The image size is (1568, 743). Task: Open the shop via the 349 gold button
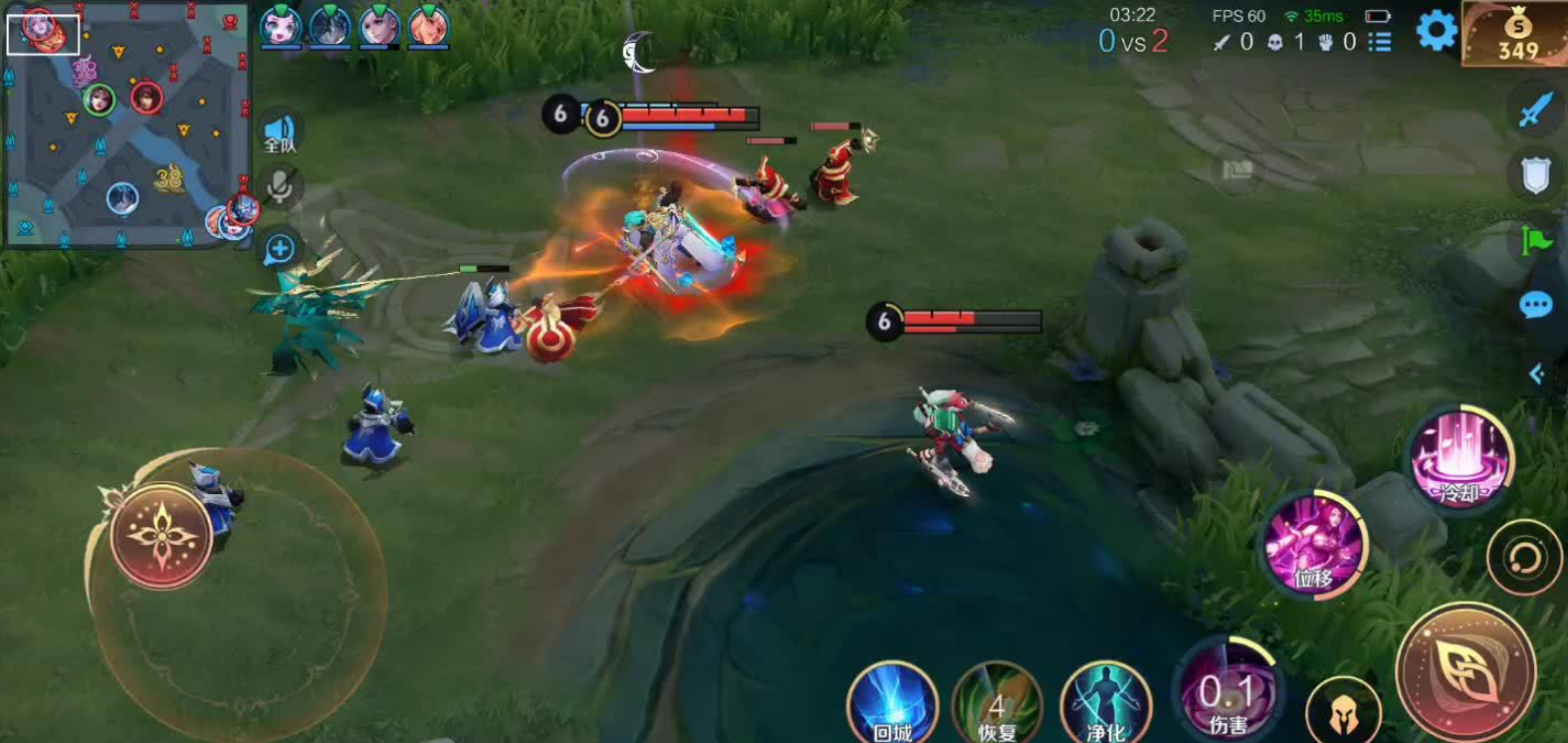click(1515, 36)
